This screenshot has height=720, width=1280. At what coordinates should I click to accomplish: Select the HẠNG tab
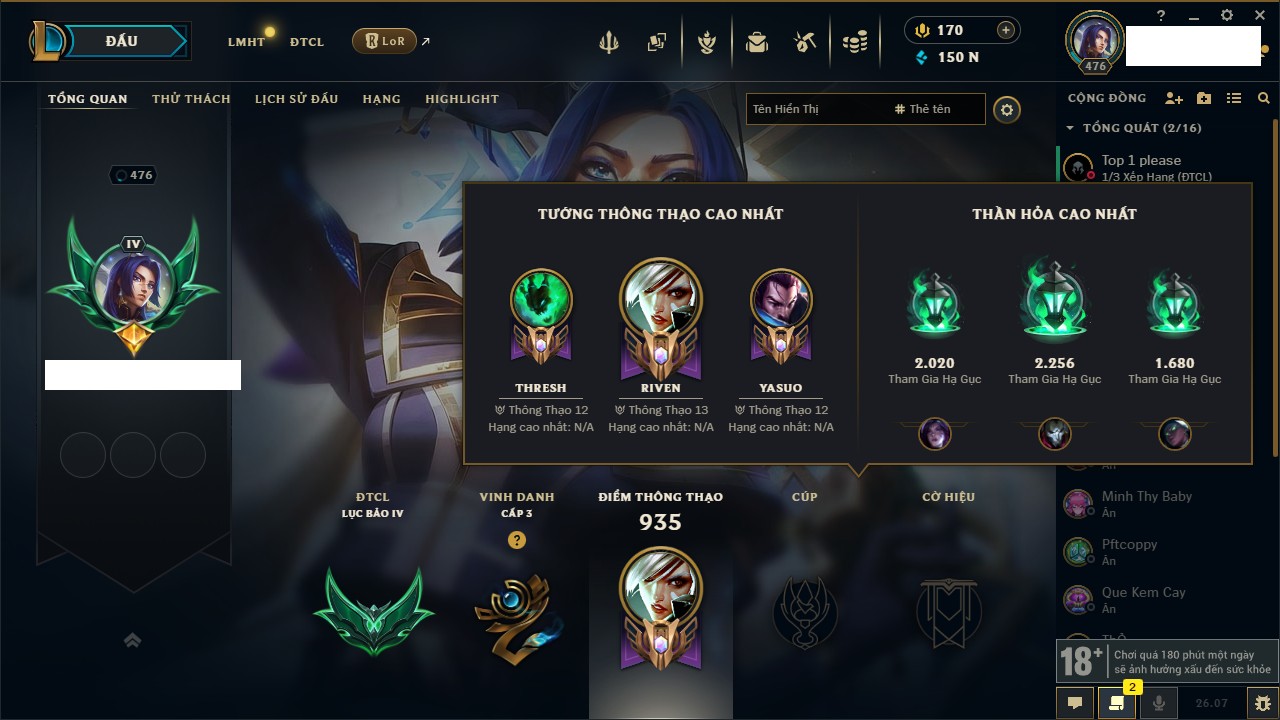(x=381, y=99)
